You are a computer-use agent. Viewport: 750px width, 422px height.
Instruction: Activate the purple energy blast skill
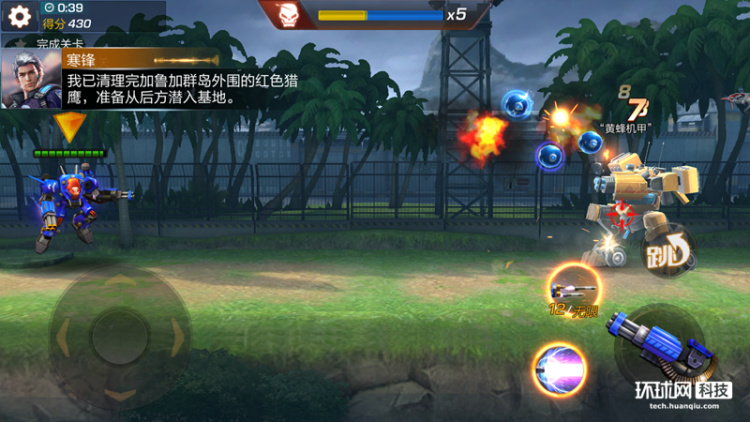[558, 368]
